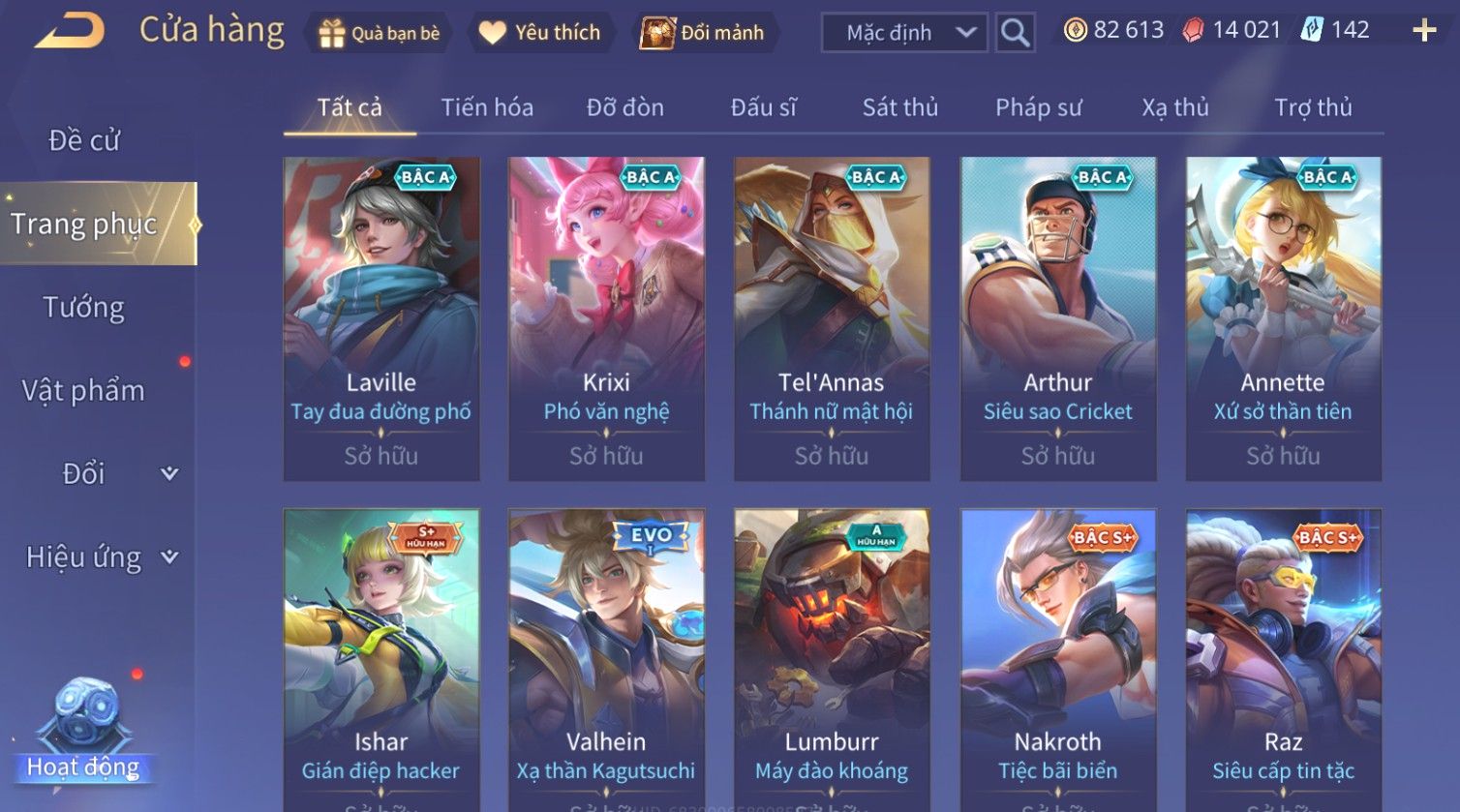Open the Vật phẩm items section
The height and width of the screenshot is (812, 1460).
(x=83, y=391)
